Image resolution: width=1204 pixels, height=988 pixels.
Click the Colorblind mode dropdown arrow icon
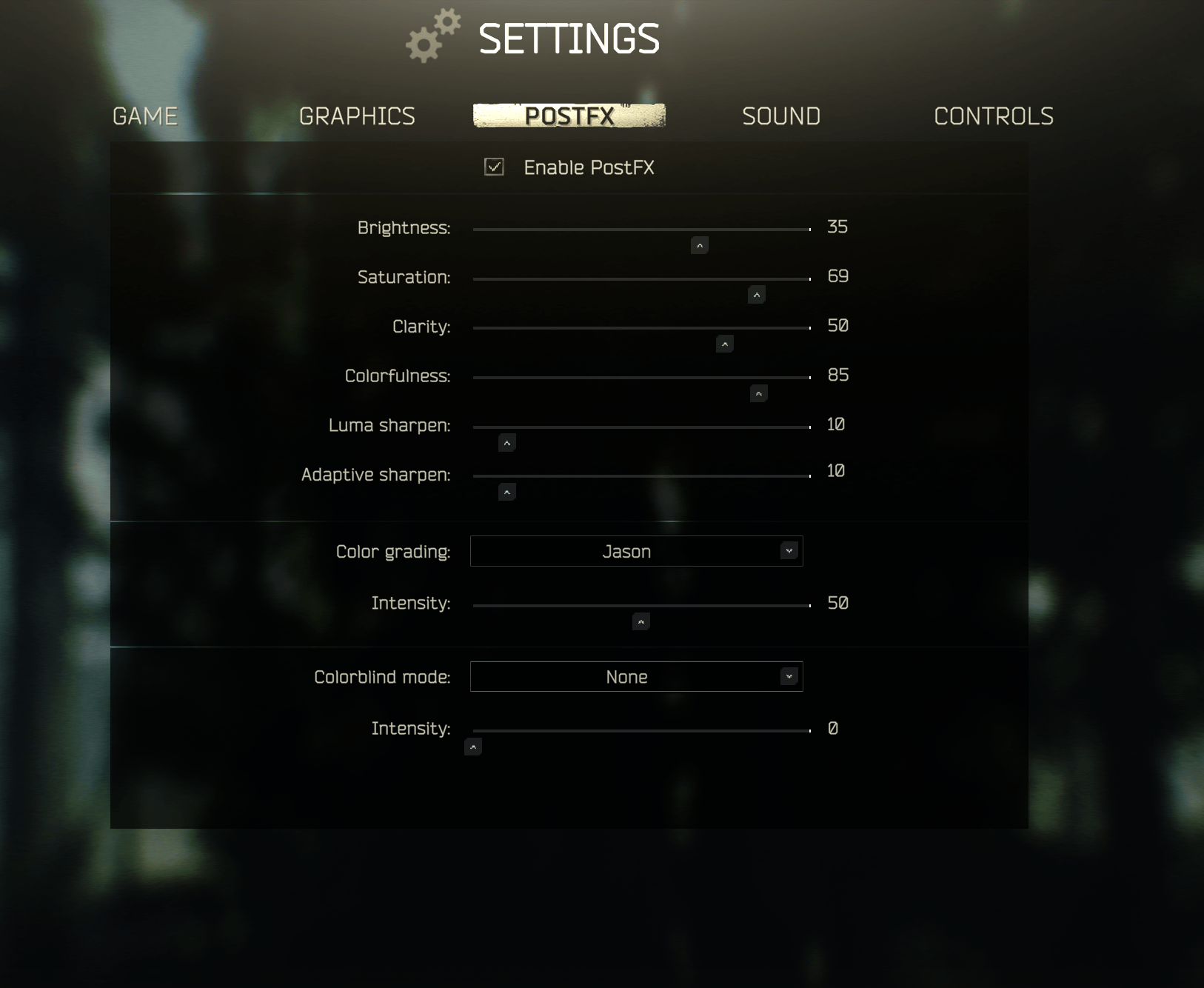point(788,676)
